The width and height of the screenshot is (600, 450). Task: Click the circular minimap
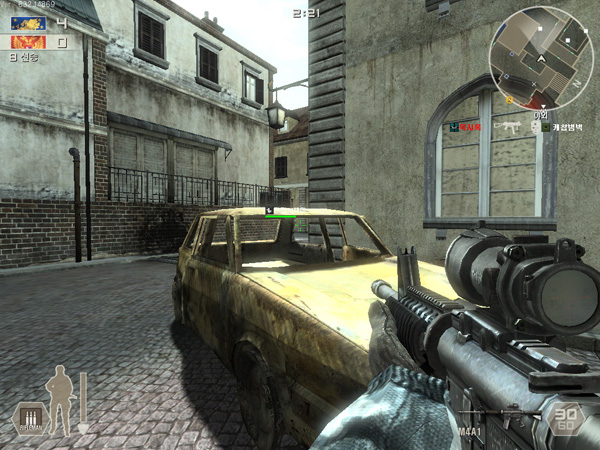[x=541, y=57]
